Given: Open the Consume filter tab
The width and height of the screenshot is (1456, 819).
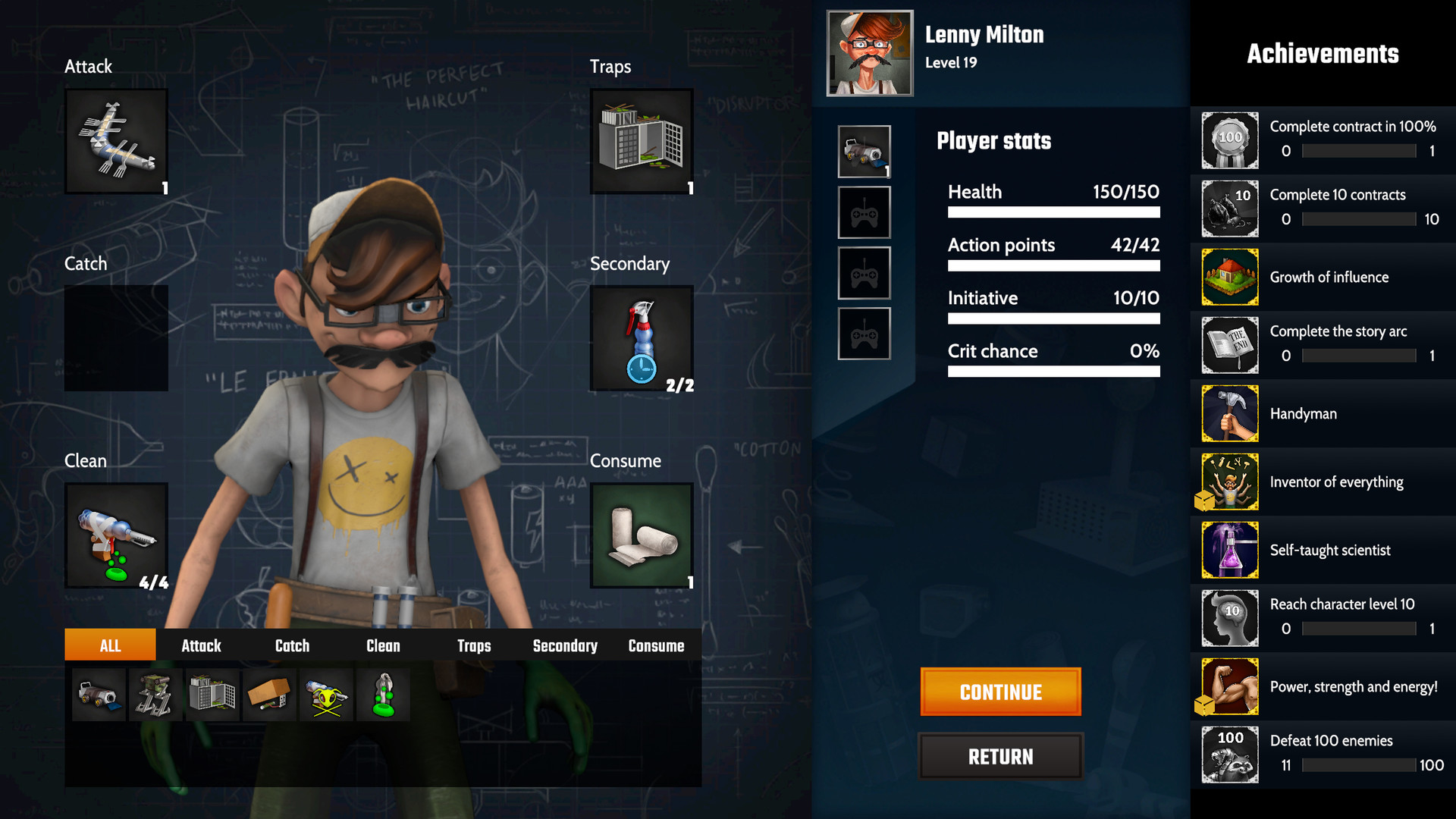Looking at the screenshot, I should [x=655, y=645].
